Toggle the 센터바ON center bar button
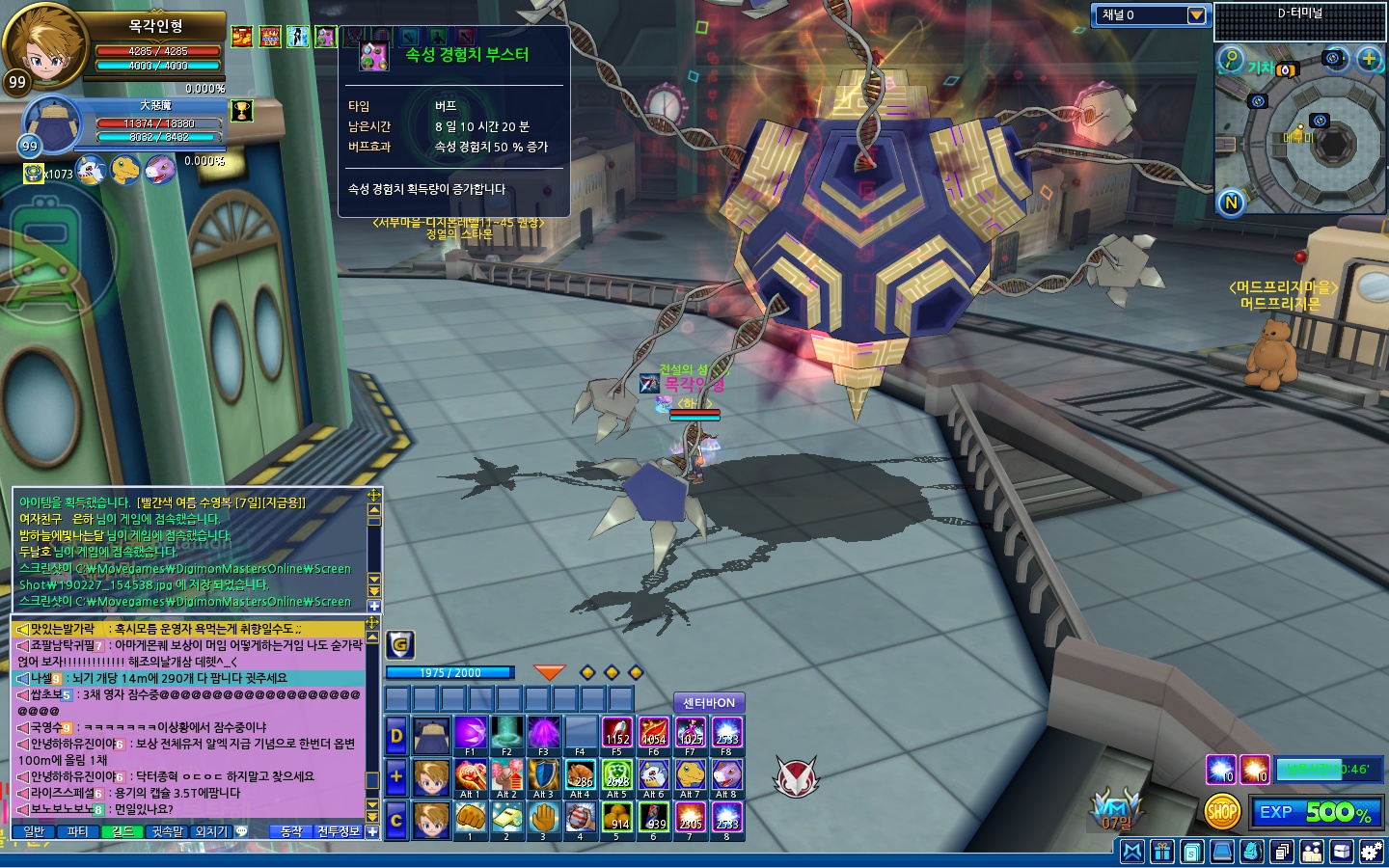The width and height of the screenshot is (1389, 868). click(x=709, y=703)
